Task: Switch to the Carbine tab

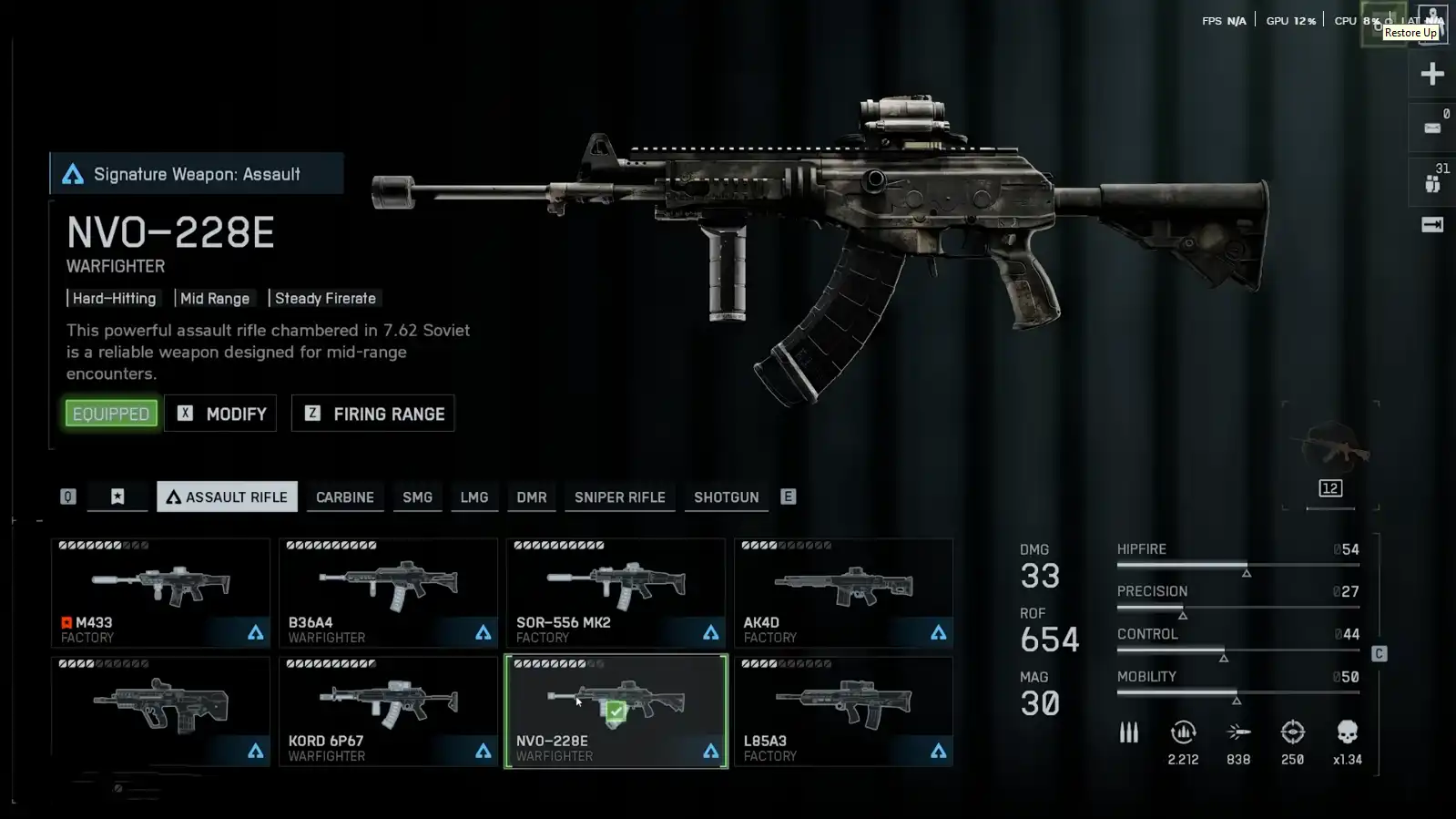Action: click(x=344, y=497)
